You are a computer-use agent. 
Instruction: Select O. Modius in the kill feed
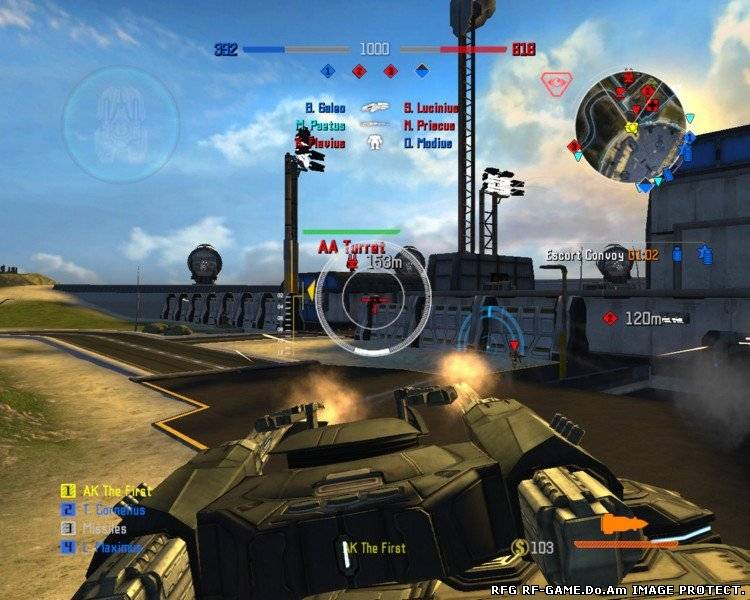(x=428, y=143)
